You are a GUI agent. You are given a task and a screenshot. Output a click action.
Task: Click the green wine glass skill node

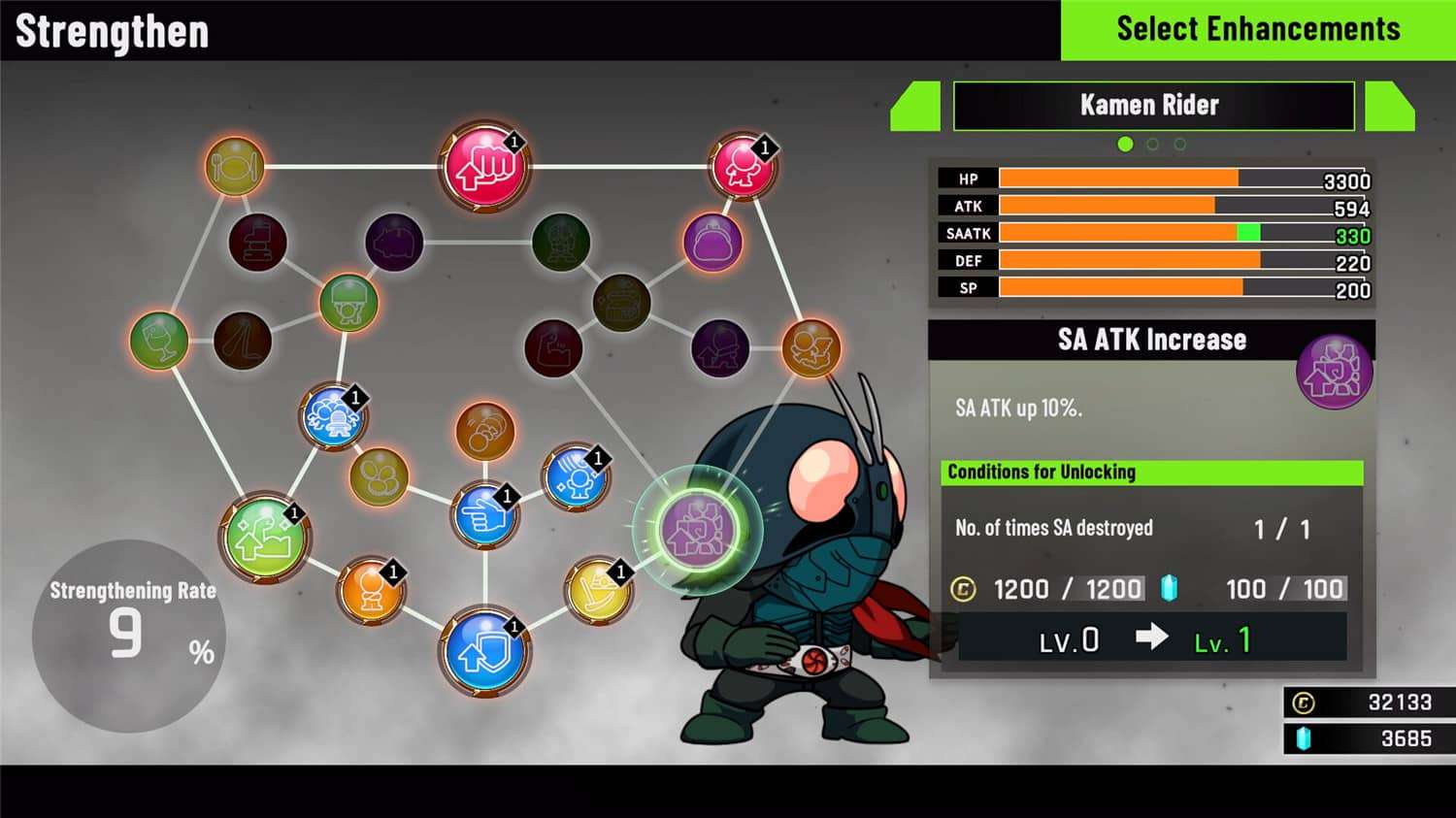tap(160, 342)
